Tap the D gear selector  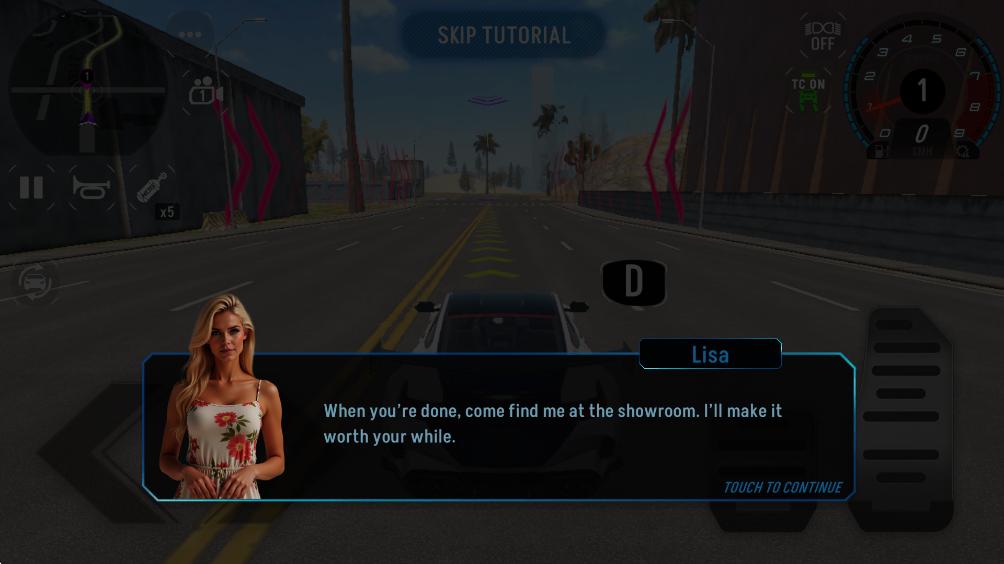click(634, 282)
